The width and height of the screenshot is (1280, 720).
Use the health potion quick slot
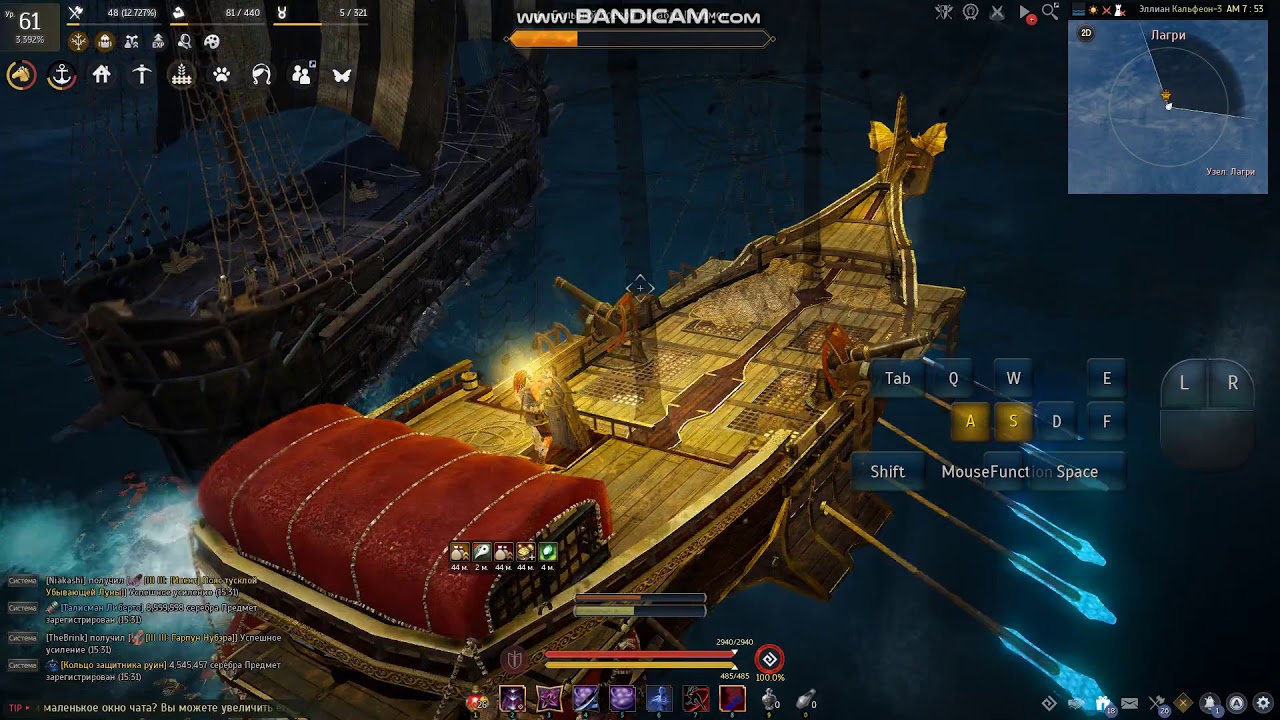pos(475,700)
